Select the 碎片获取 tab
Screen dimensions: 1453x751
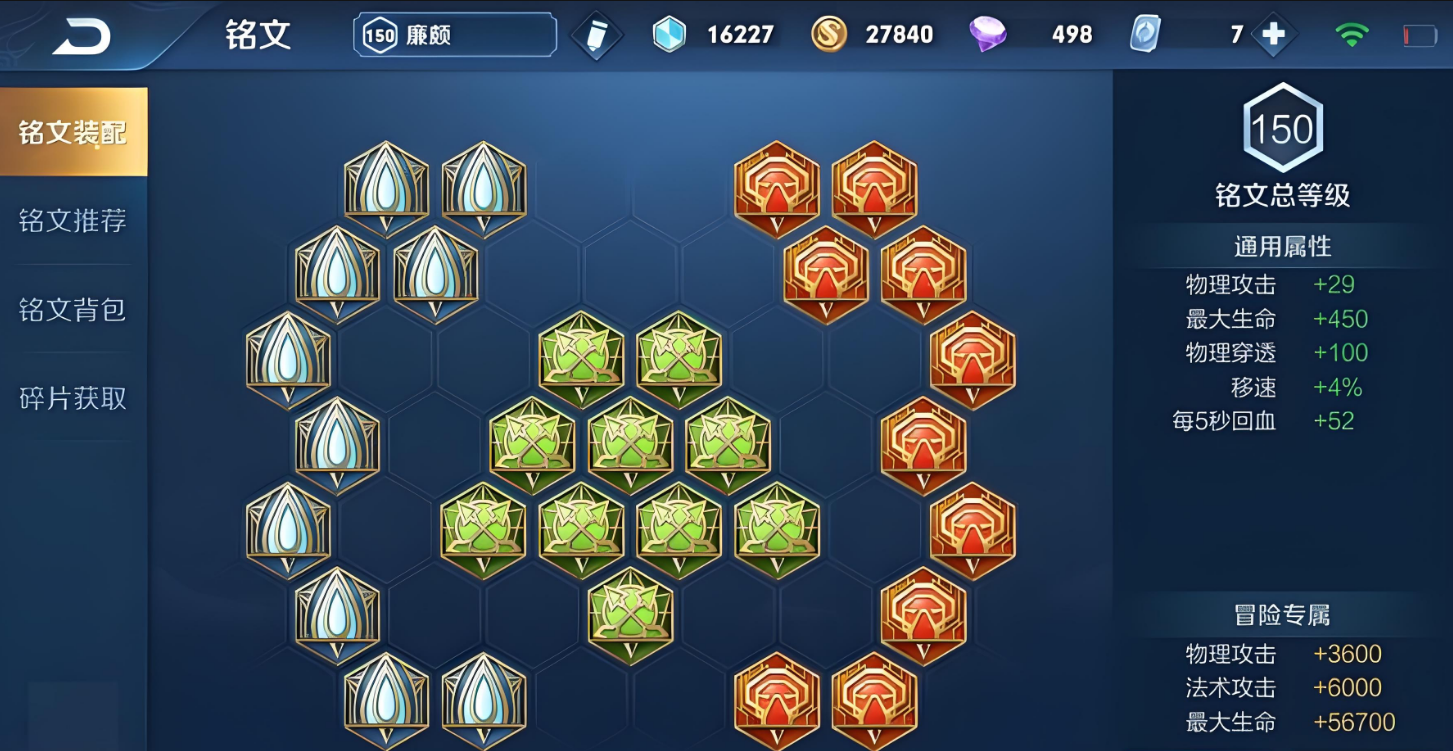click(x=73, y=398)
